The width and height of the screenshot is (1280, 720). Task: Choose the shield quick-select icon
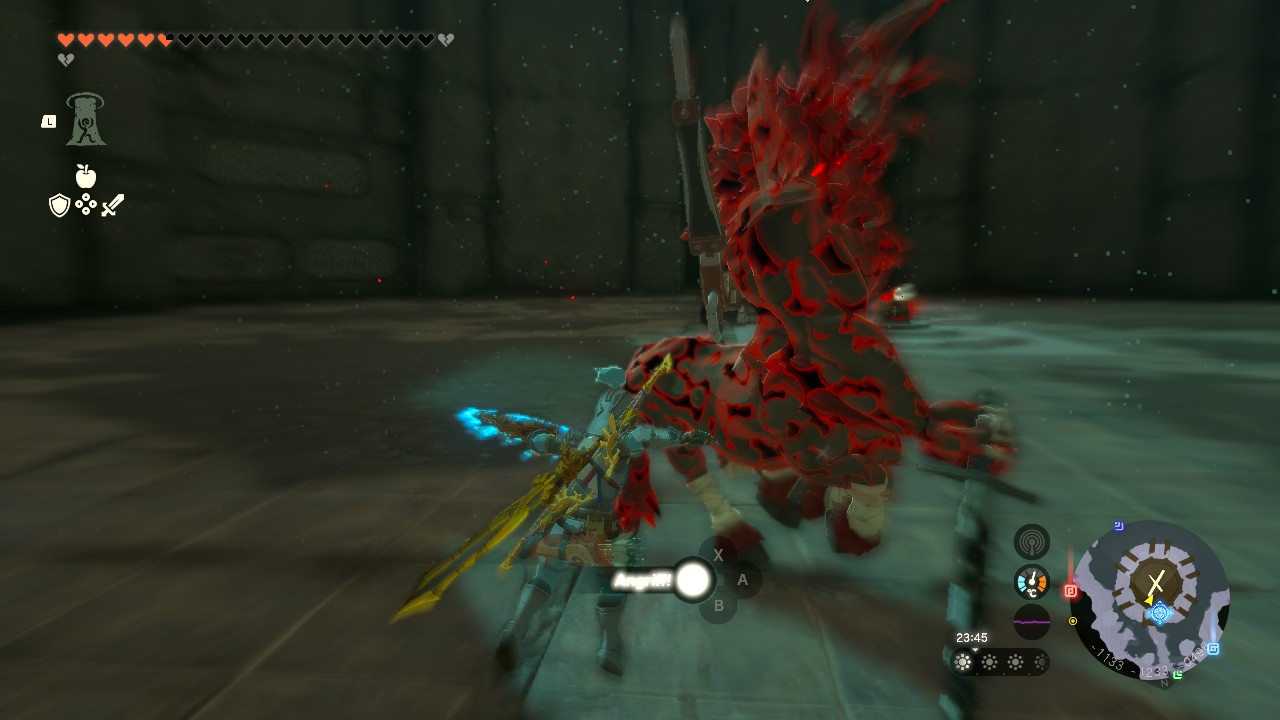point(59,206)
